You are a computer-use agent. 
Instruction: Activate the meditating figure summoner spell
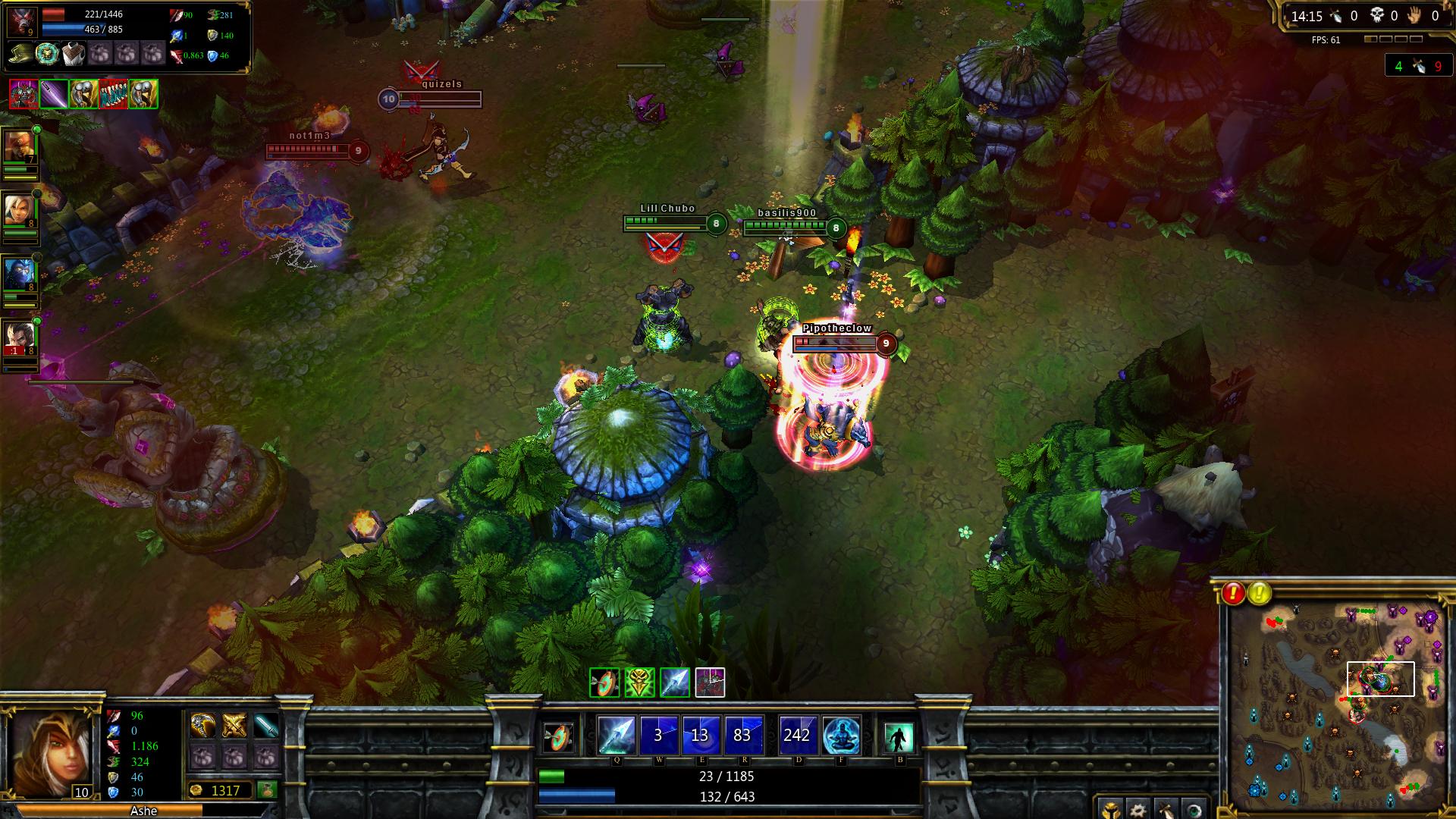click(x=841, y=735)
